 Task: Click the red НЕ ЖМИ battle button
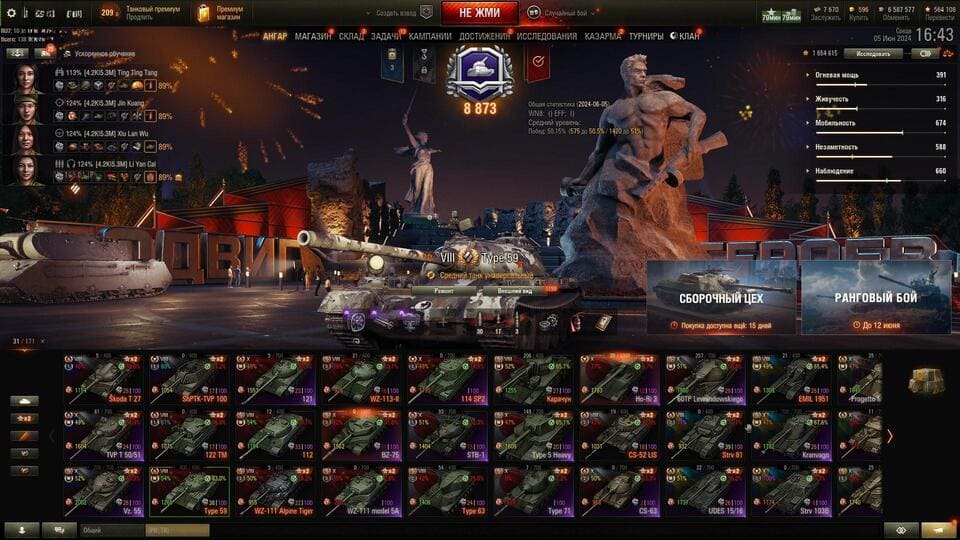[x=479, y=13]
